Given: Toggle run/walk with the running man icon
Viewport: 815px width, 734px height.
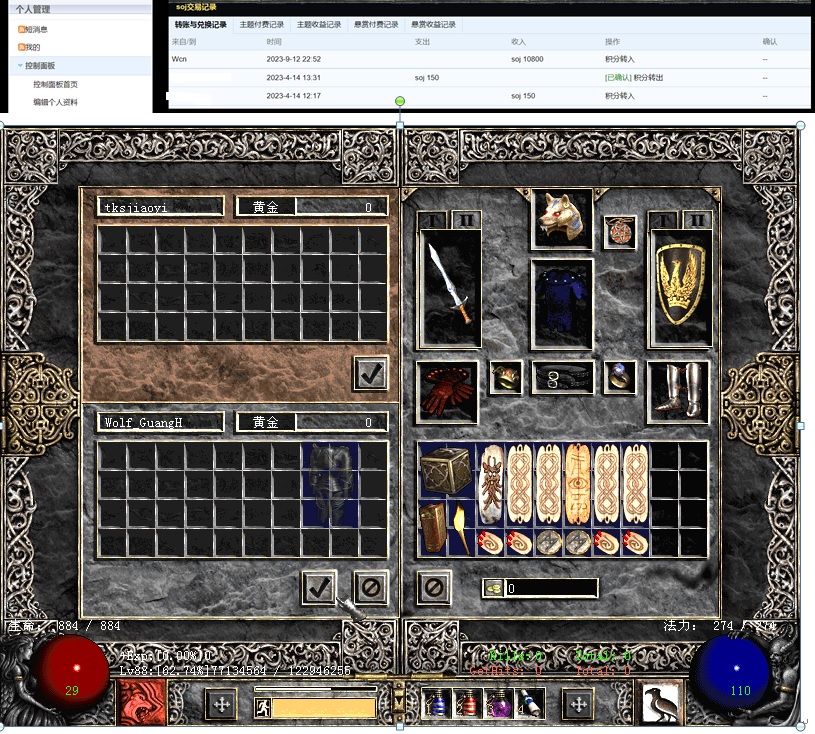Looking at the screenshot, I should [262, 708].
